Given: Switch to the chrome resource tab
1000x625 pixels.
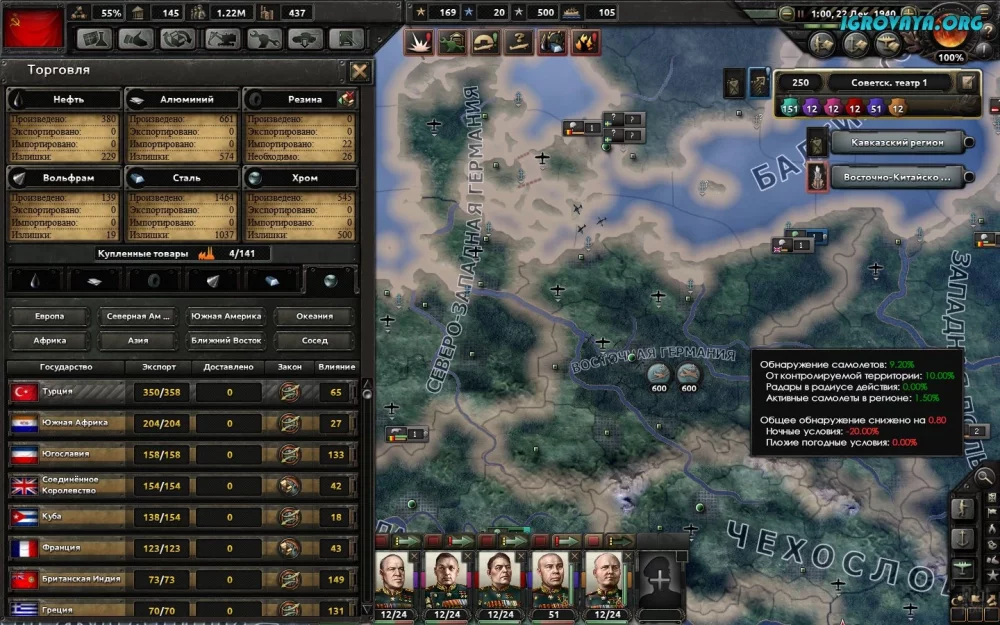Looking at the screenshot, I should [330, 281].
